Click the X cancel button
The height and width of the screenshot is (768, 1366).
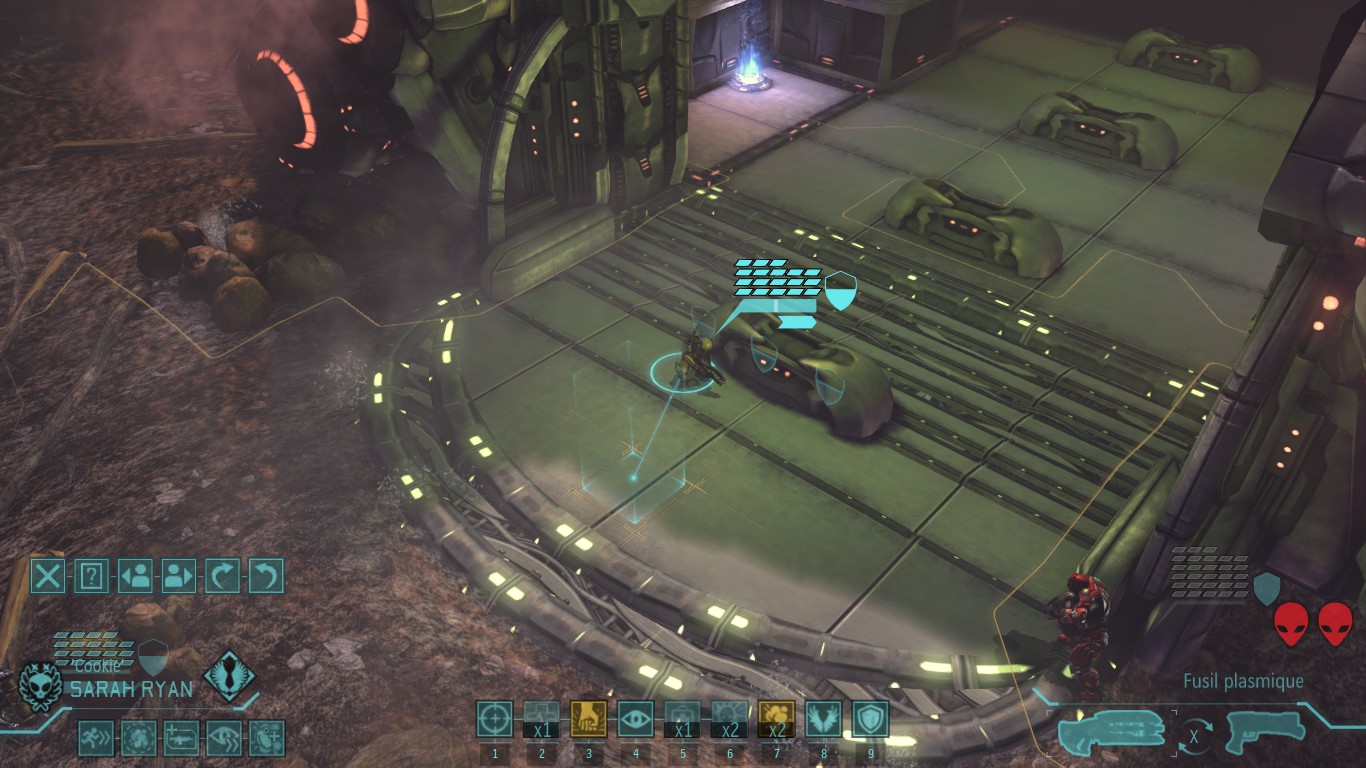(x=47, y=576)
